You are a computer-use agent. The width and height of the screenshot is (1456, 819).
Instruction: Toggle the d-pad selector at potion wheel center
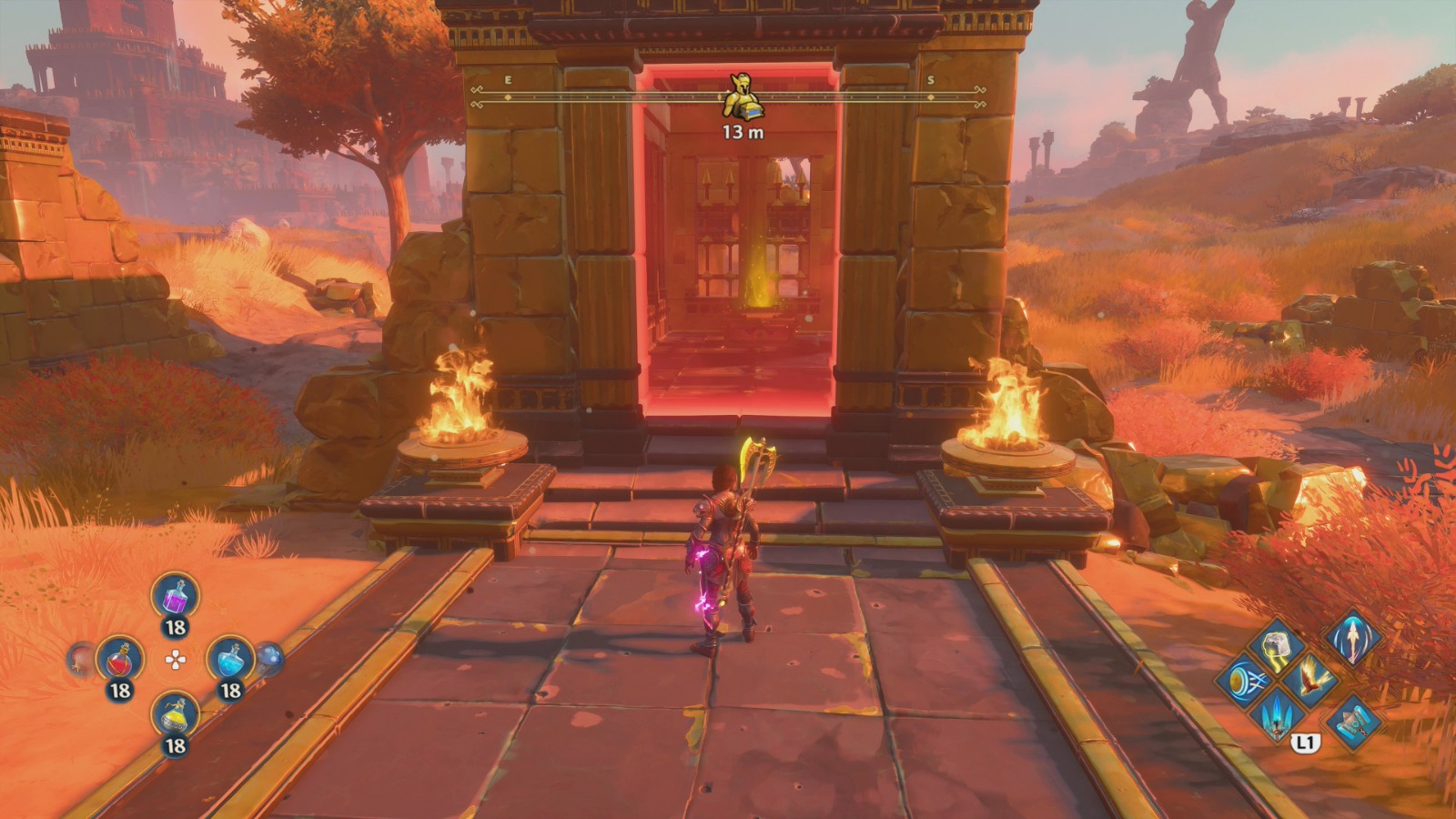176,660
